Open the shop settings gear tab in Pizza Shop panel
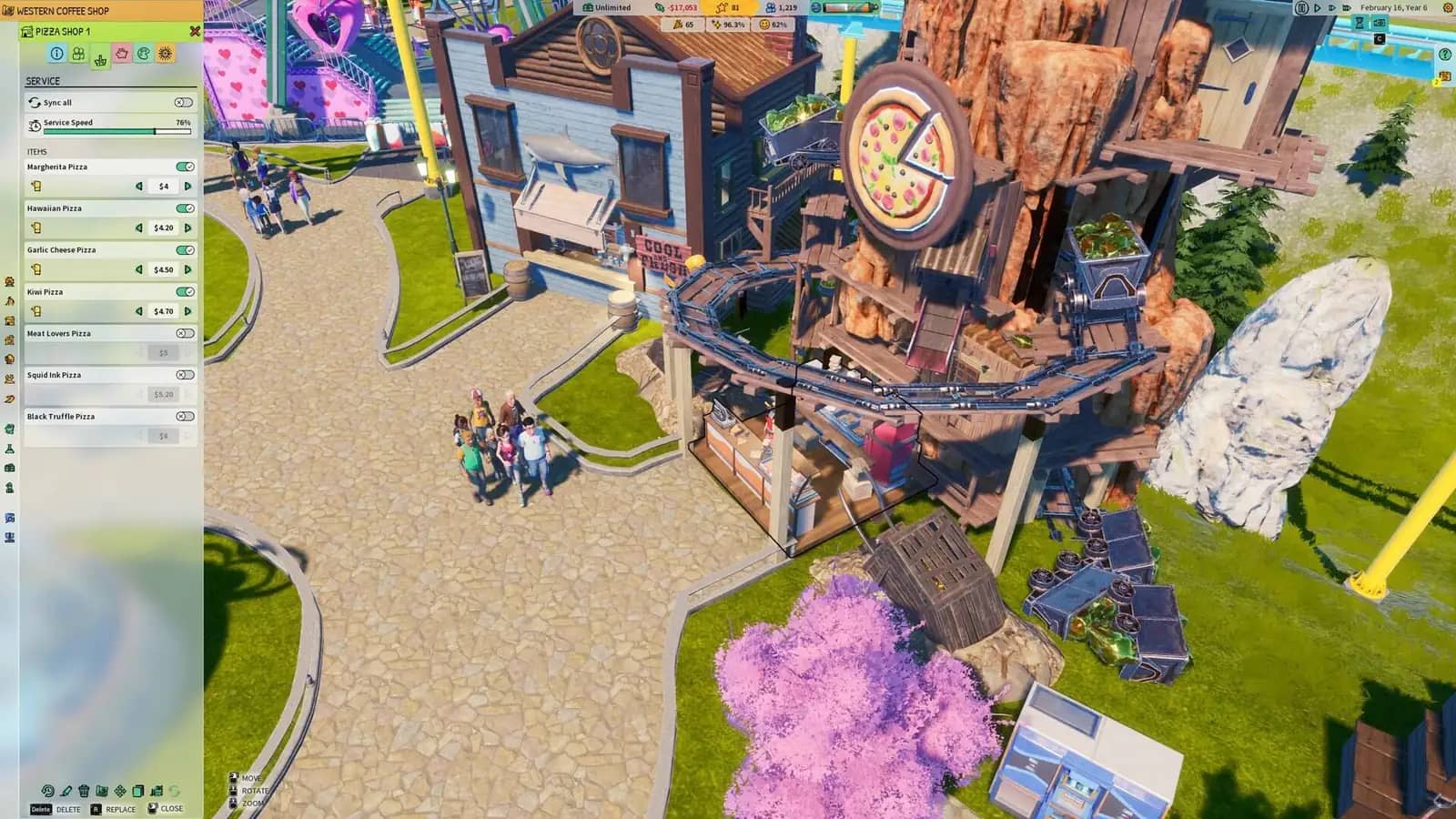 (x=164, y=52)
